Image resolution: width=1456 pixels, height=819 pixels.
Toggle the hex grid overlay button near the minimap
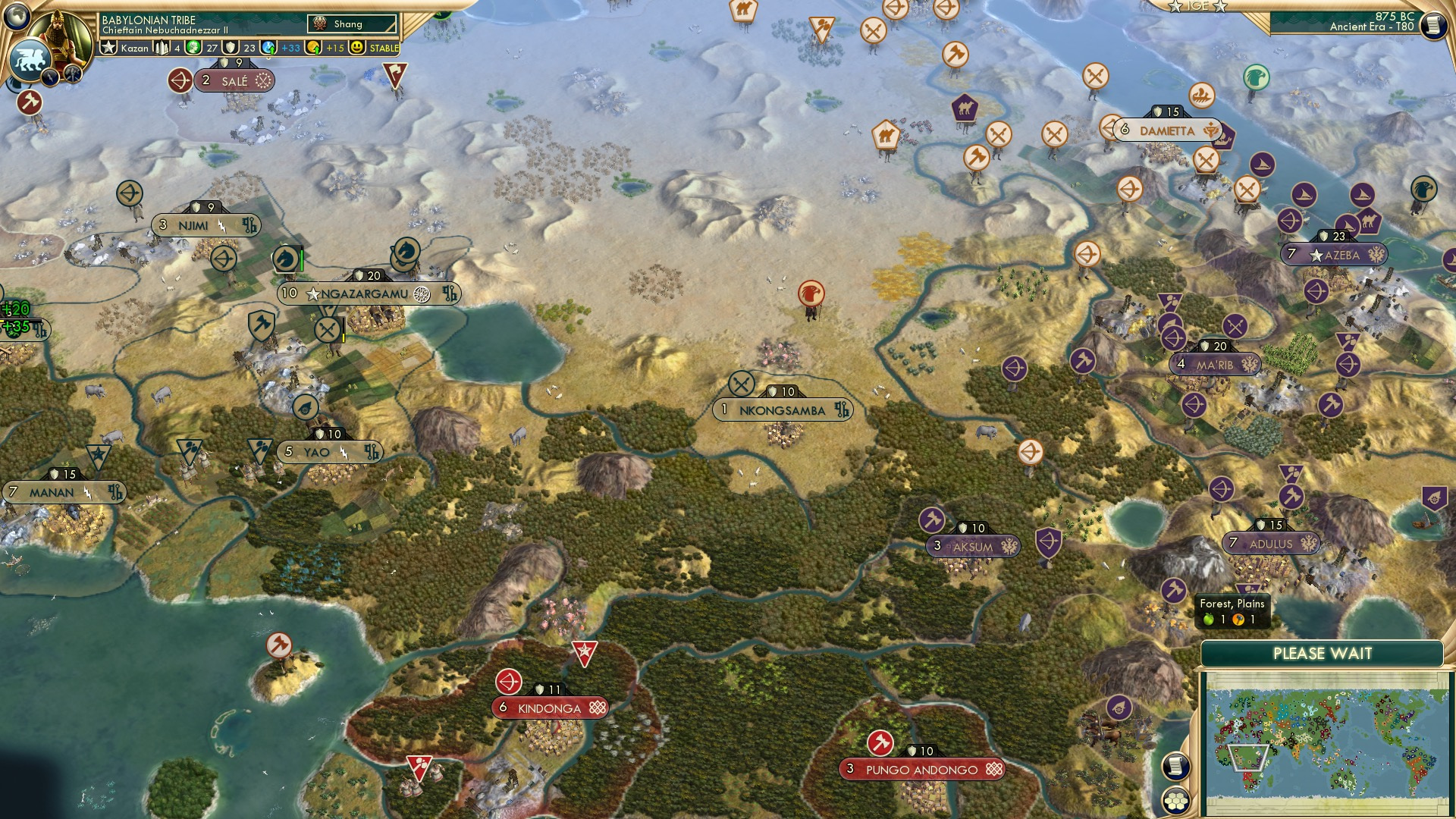click(x=1174, y=802)
